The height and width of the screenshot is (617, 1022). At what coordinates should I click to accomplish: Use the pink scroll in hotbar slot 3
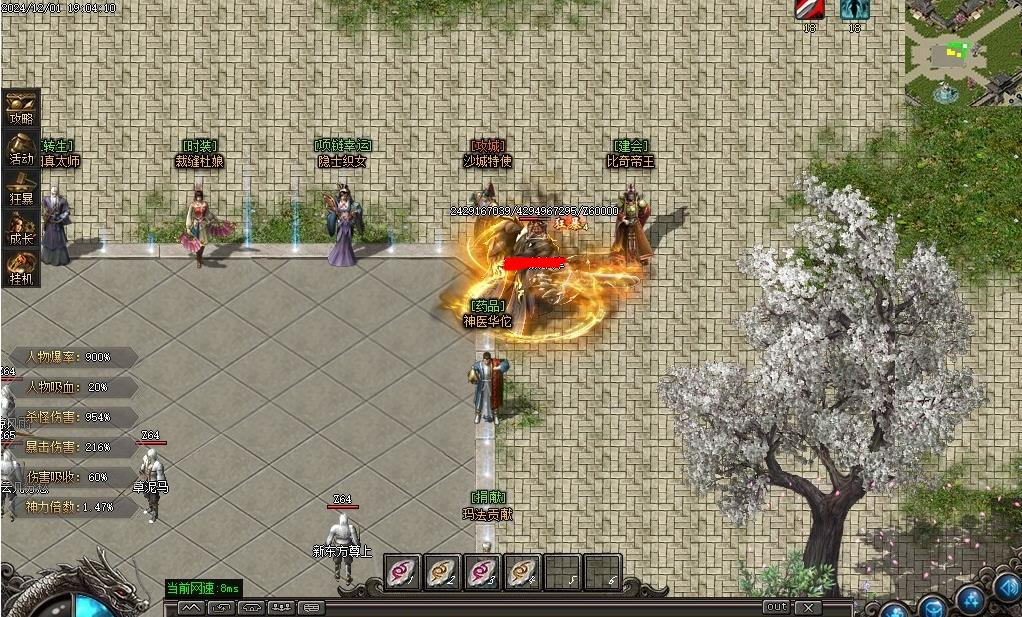[x=483, y=572]
